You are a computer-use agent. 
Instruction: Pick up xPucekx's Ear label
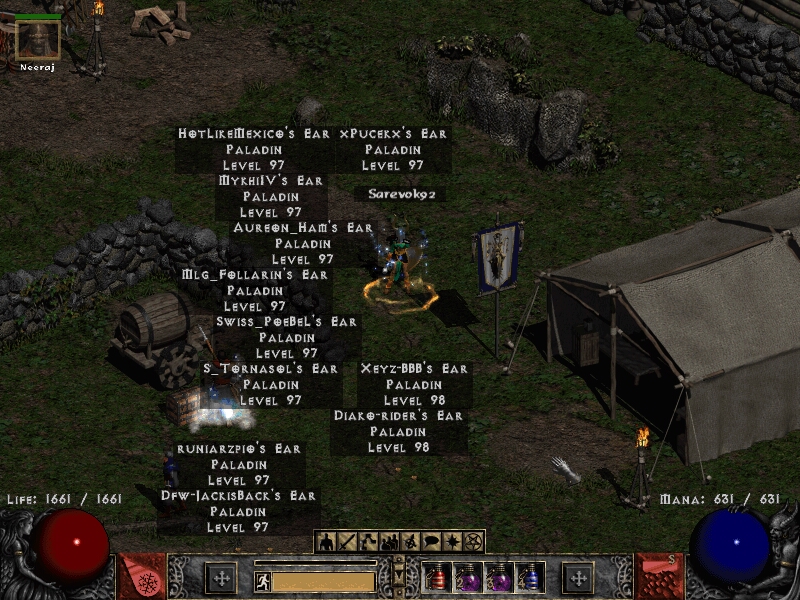coord(393,133)
